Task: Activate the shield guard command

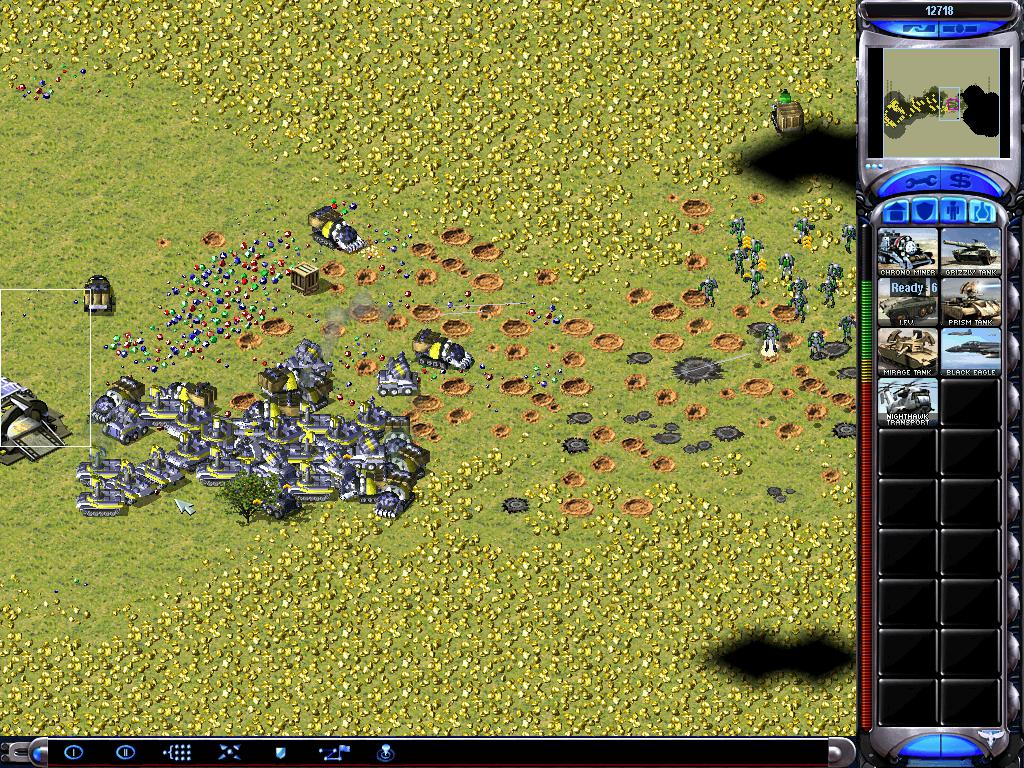Action: (281, 752)
